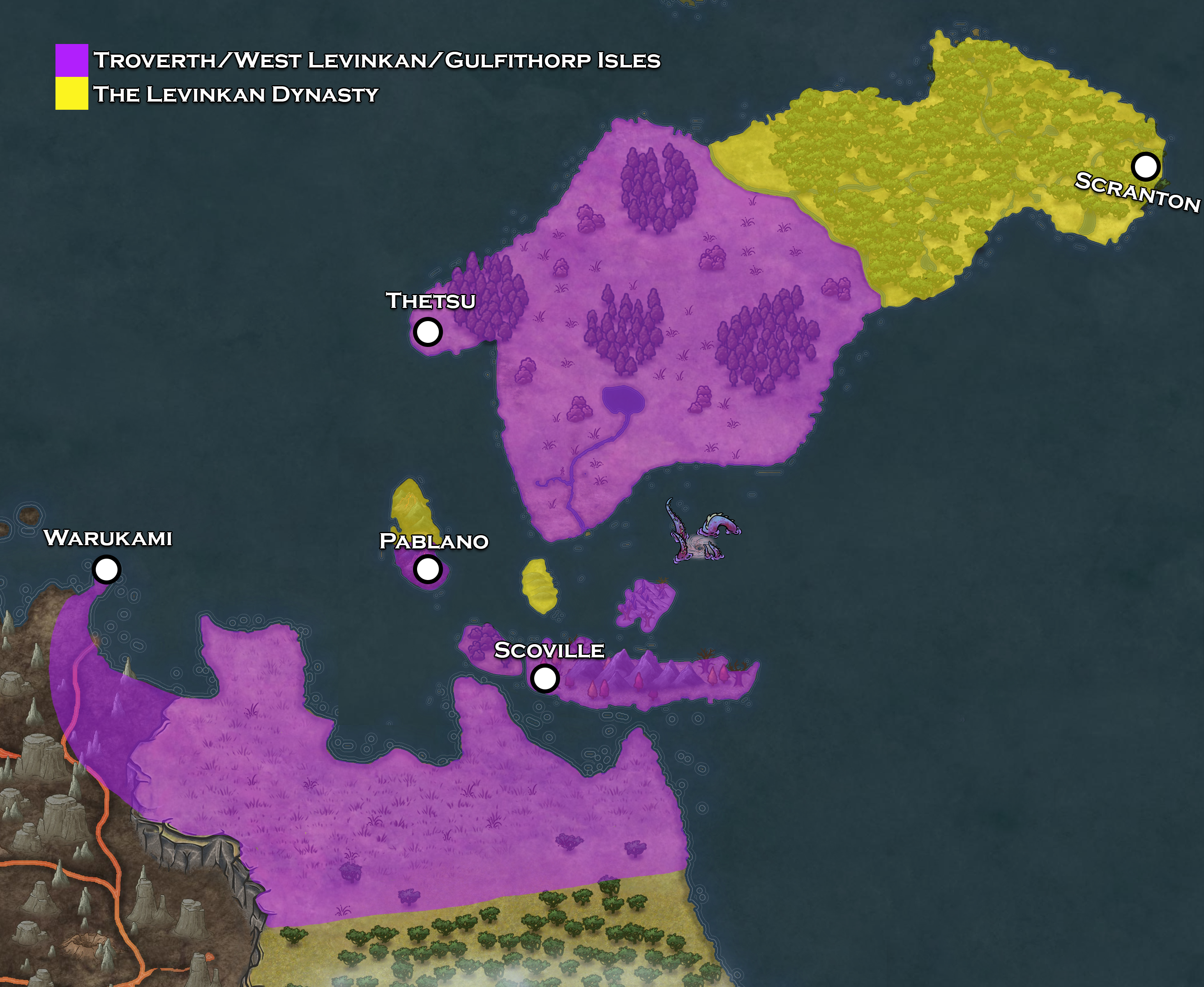Open the Scoville map marker

click(x=544, y=678)
